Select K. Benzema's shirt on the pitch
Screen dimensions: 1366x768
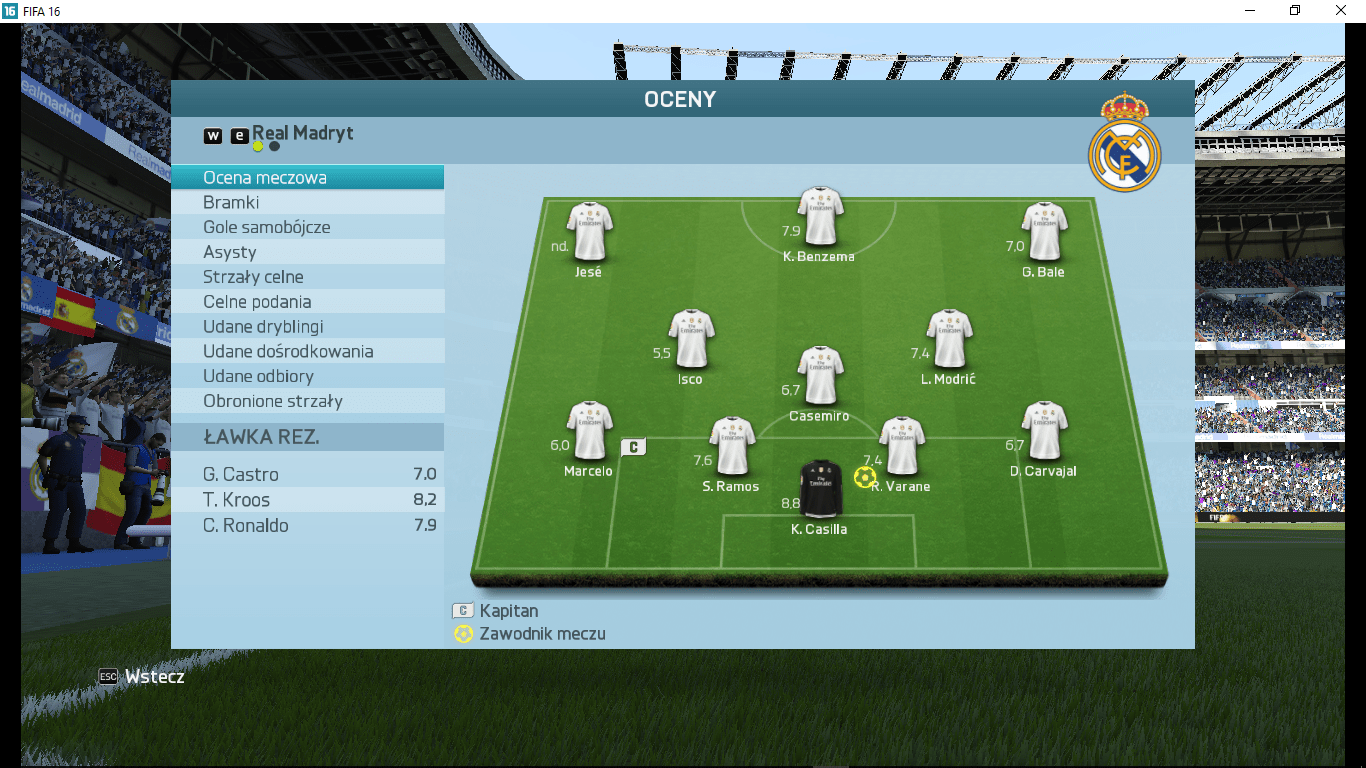tap(820, 217)
